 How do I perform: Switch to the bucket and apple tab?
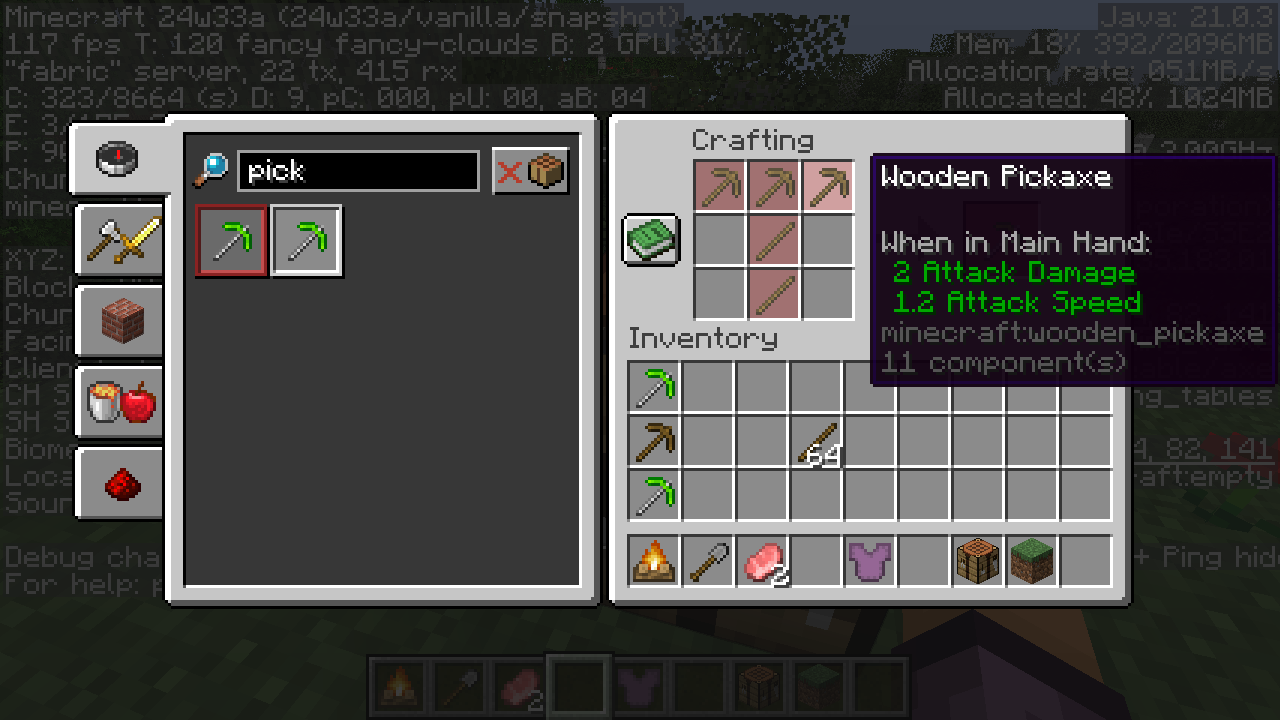pyautogui.click(x=121, y=403)
